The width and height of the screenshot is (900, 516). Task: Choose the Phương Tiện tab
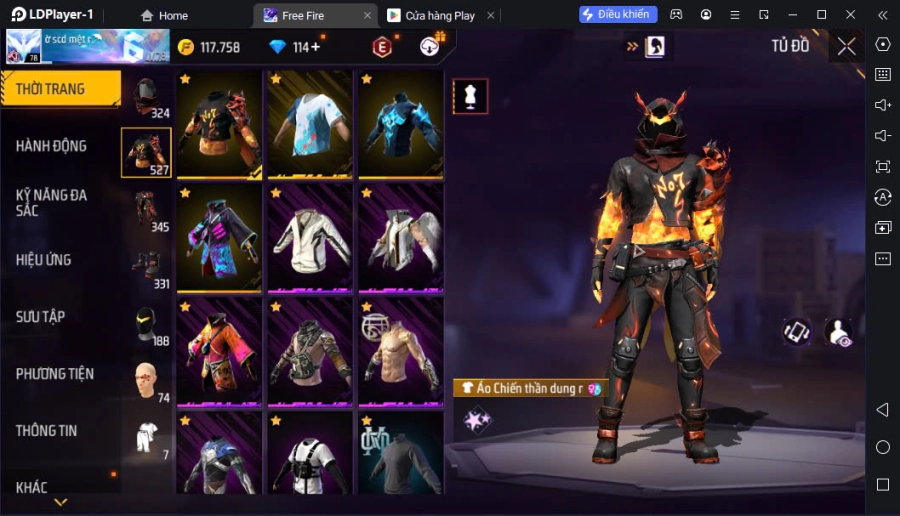click(x=55, y=374)
